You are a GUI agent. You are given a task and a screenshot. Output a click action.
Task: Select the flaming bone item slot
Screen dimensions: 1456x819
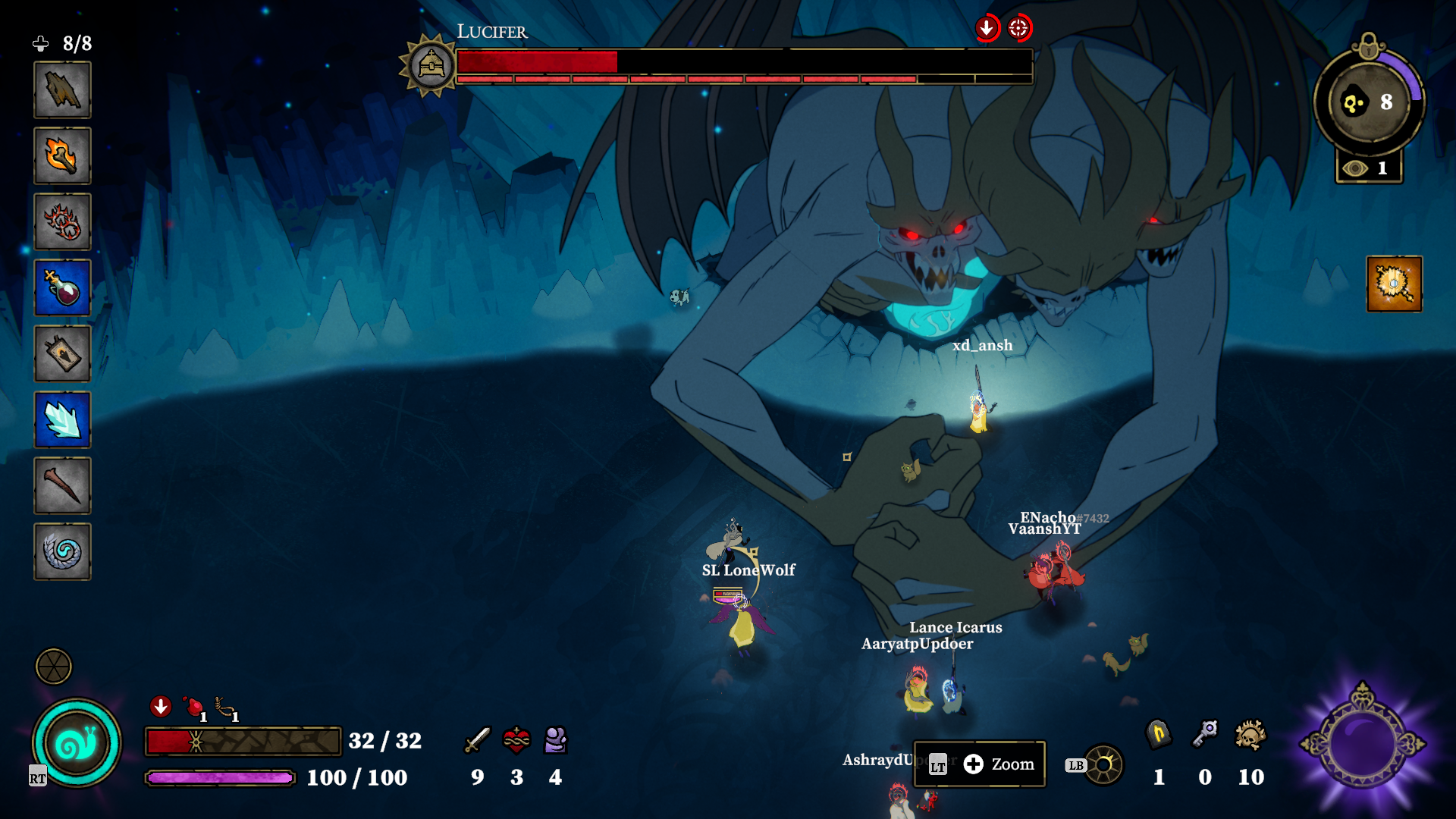coord(62,156)
